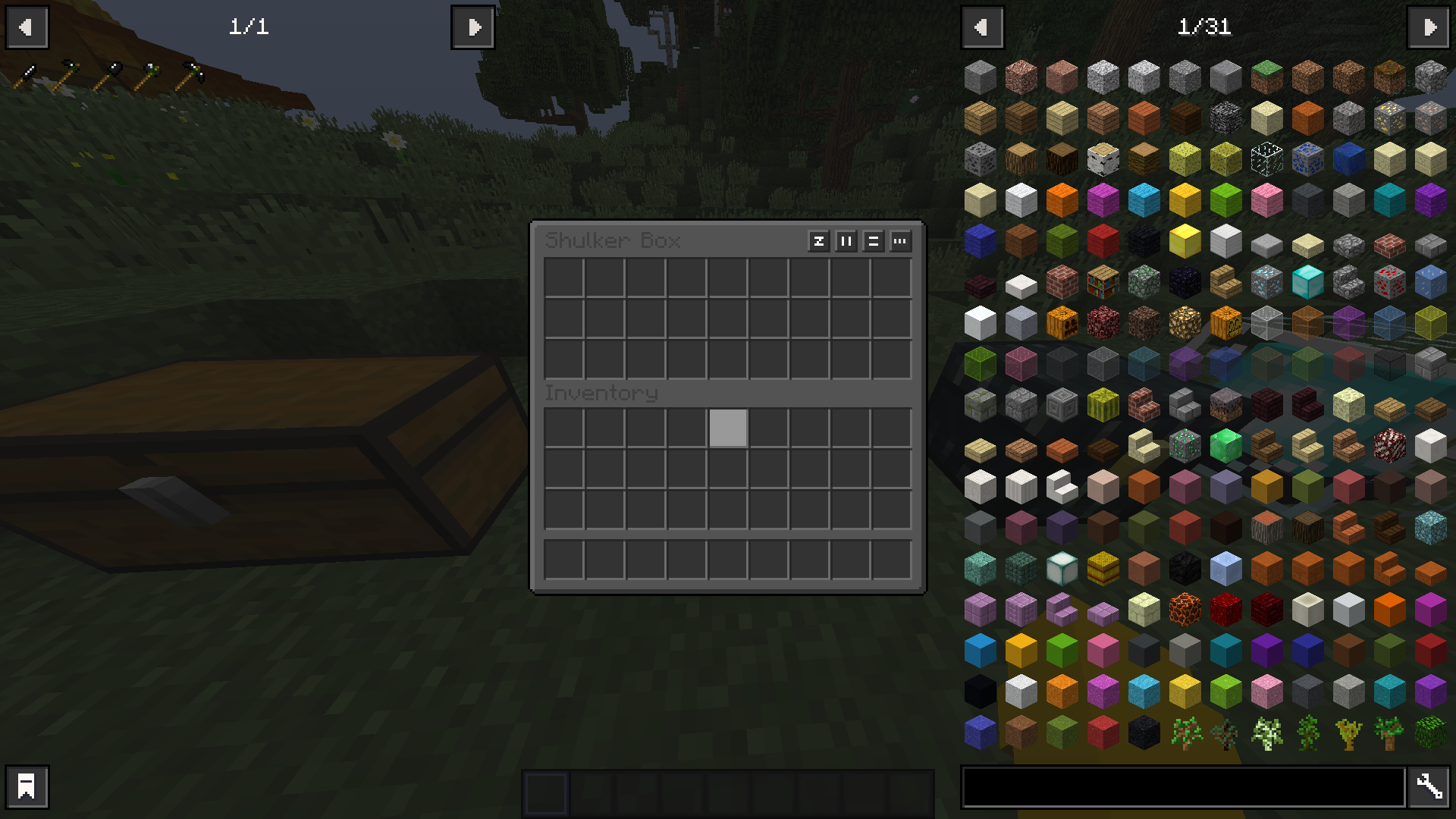Click the first empty hotbar slot
Screen dimensions: 1456x819
pos(544,790)
